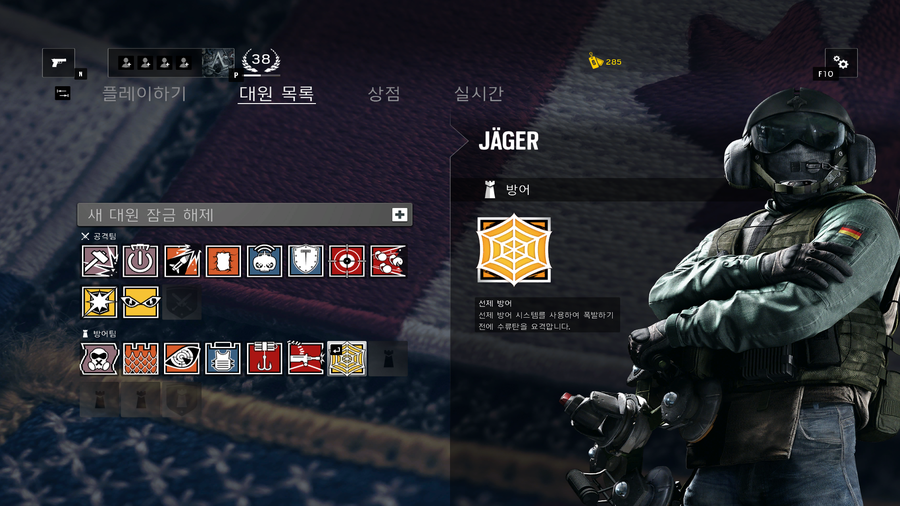Viewport: 900px width, 506px height.
Task: Pick Ash's rocket operator icon
Action: tap(182, 261)
